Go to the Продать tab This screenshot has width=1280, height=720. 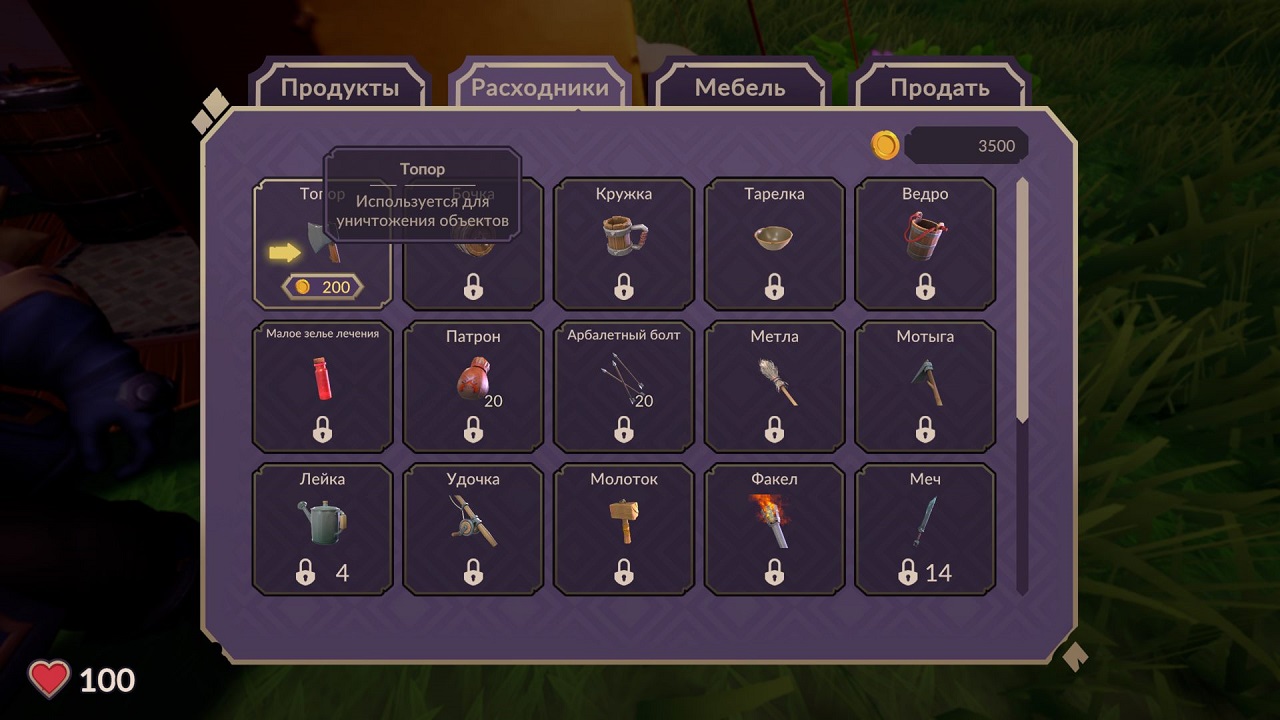point(940,88)
